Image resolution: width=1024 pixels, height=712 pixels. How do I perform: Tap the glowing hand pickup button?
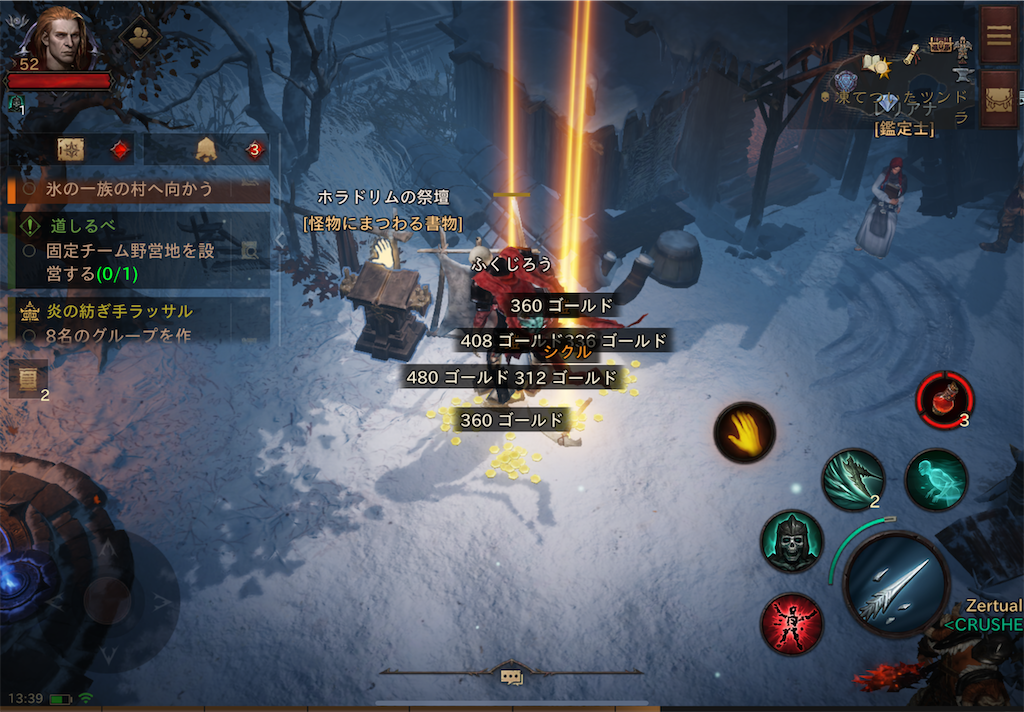pyautogui.click(x=745, y=432)
